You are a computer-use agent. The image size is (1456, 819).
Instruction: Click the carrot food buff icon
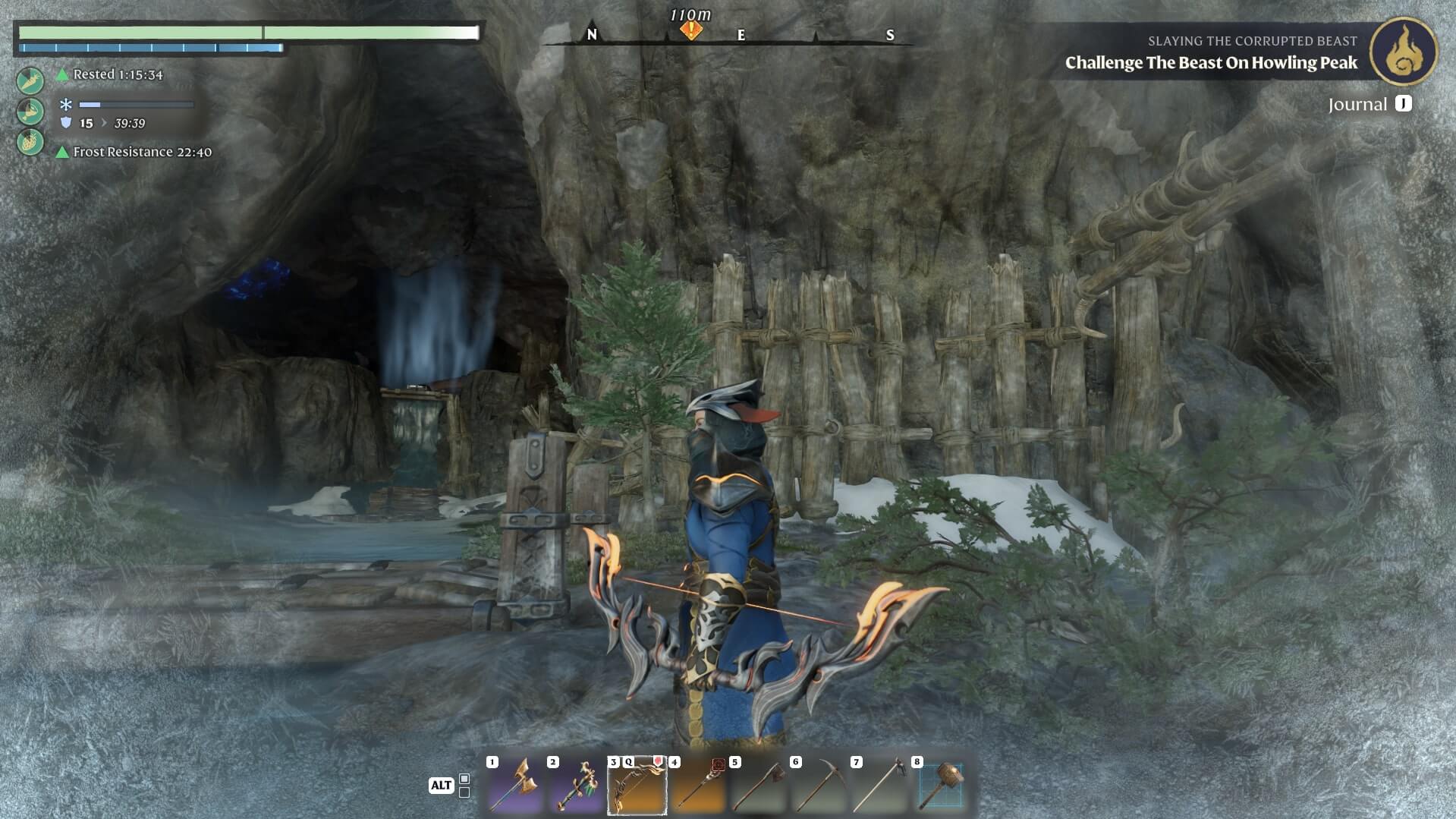pyautogui.click(x=30, y=80)
